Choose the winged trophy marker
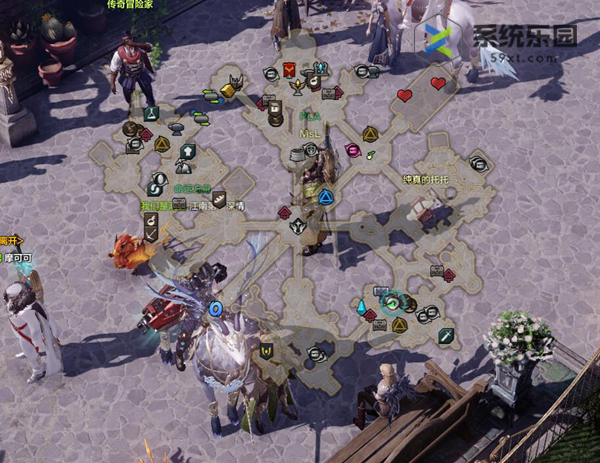The image size is (600, 463). point(297,86)
